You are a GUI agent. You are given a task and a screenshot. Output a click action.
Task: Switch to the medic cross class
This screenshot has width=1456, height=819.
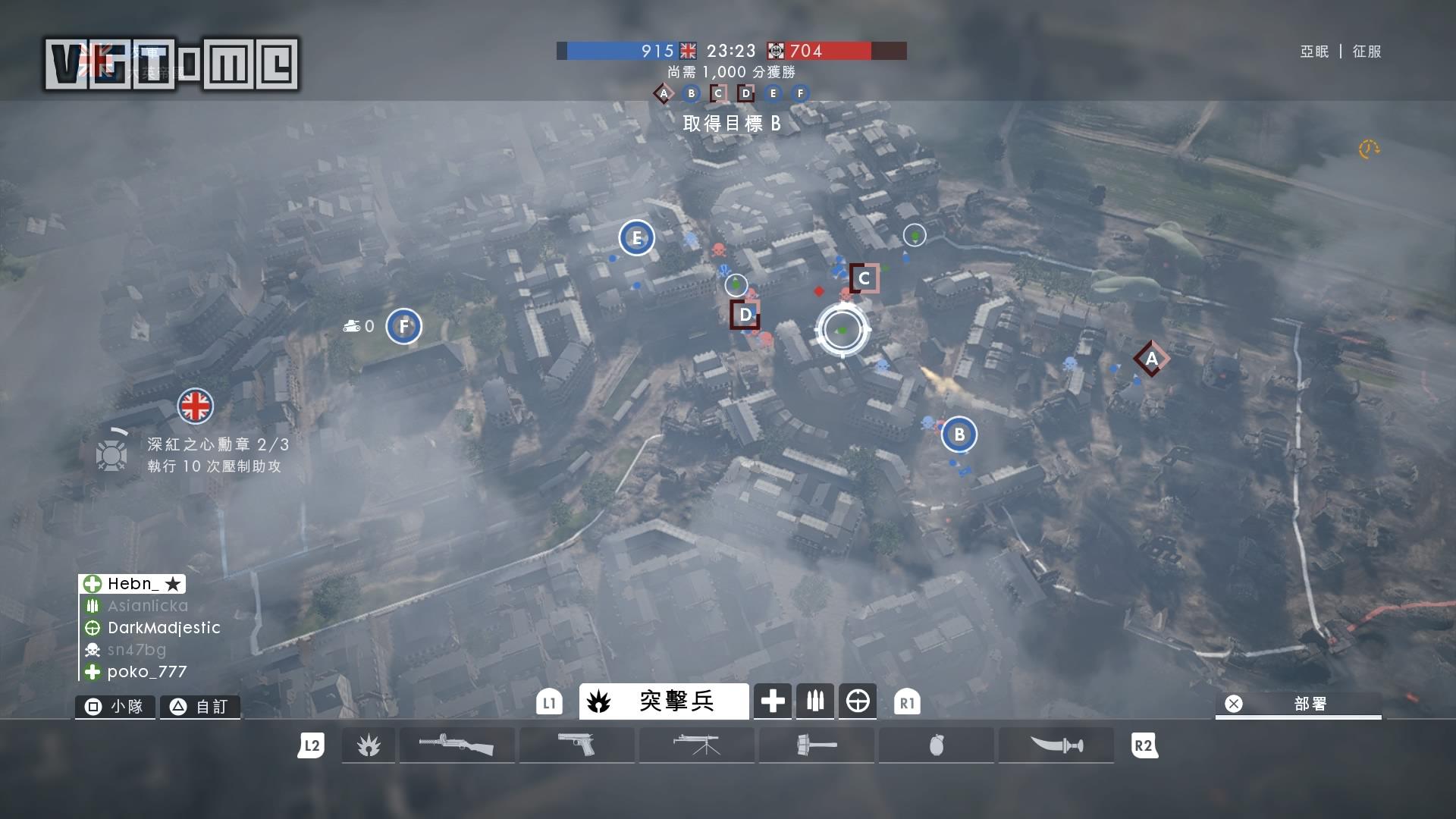click(x=773, y=701)
